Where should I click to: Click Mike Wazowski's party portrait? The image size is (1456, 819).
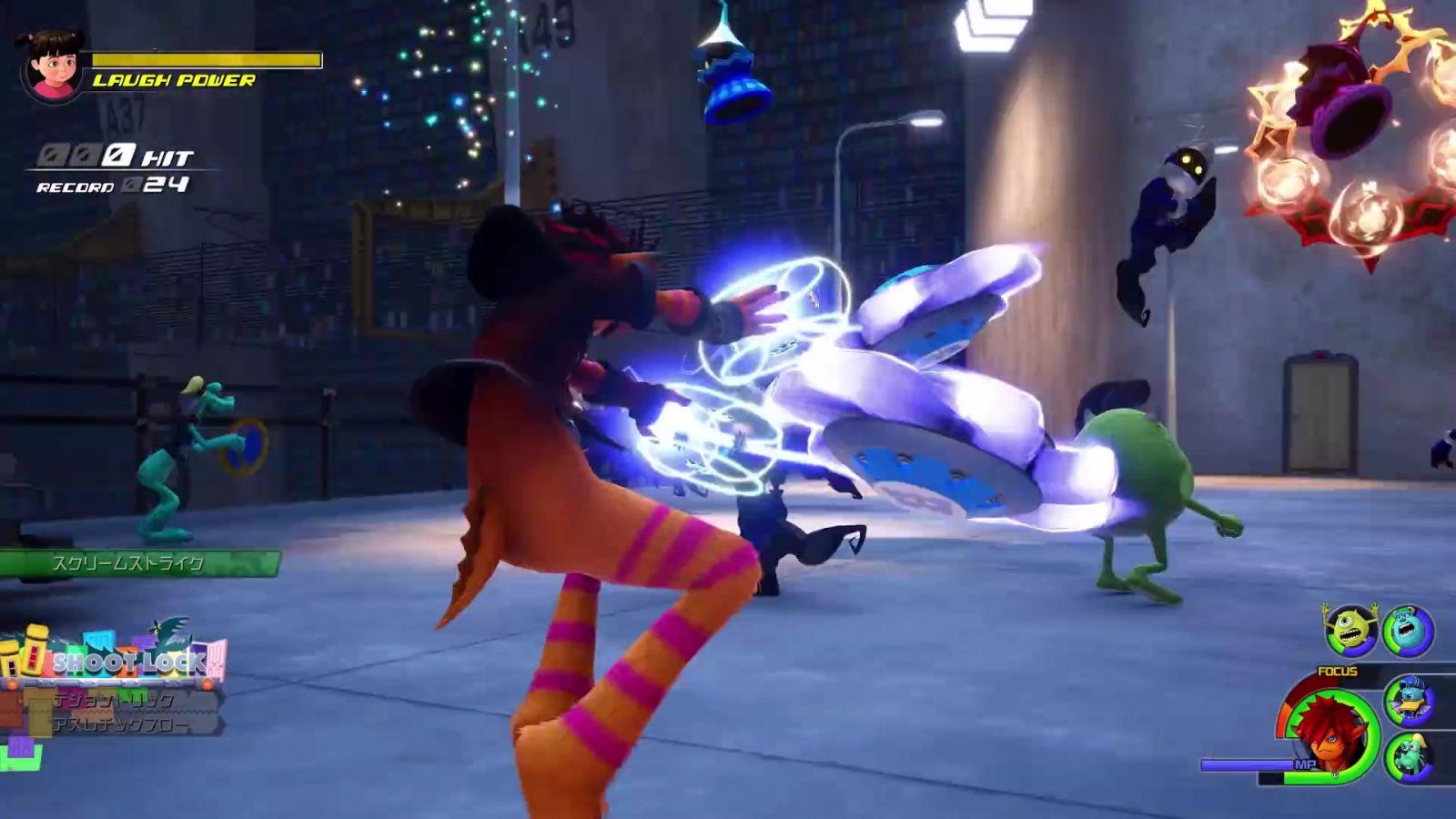click(1350, 630)
